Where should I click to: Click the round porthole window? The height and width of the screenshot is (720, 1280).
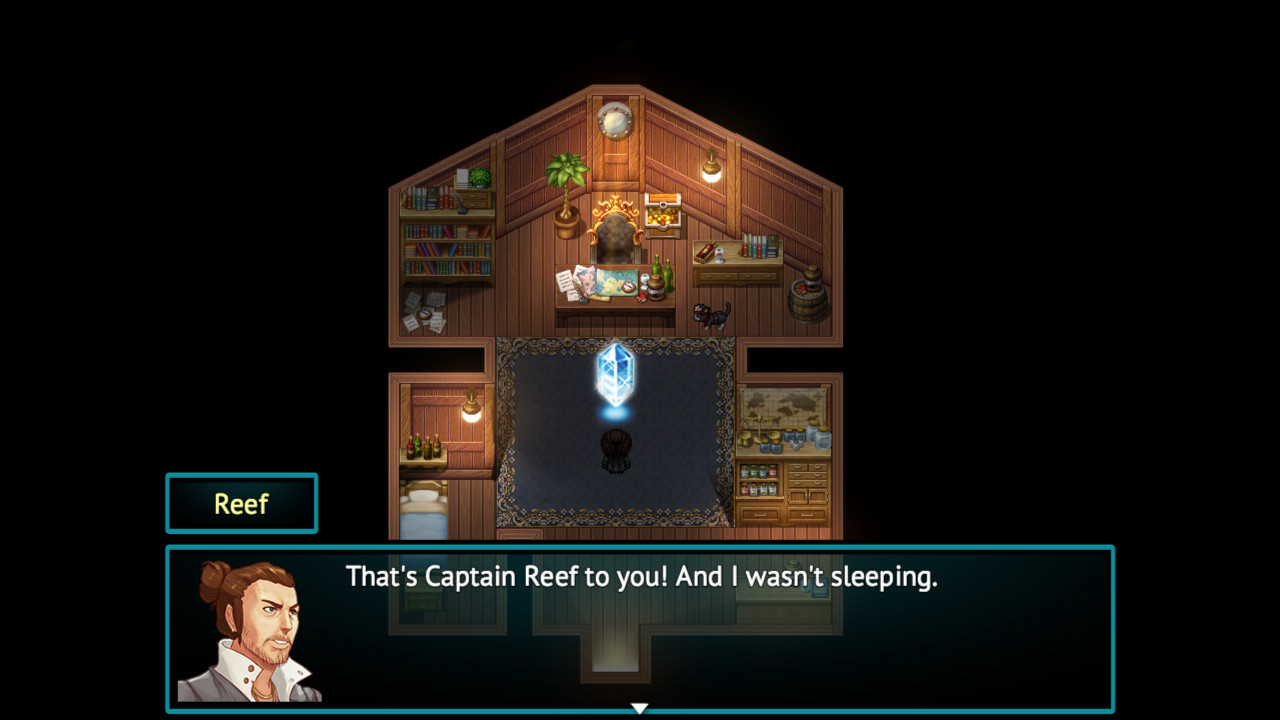point(614,123)
